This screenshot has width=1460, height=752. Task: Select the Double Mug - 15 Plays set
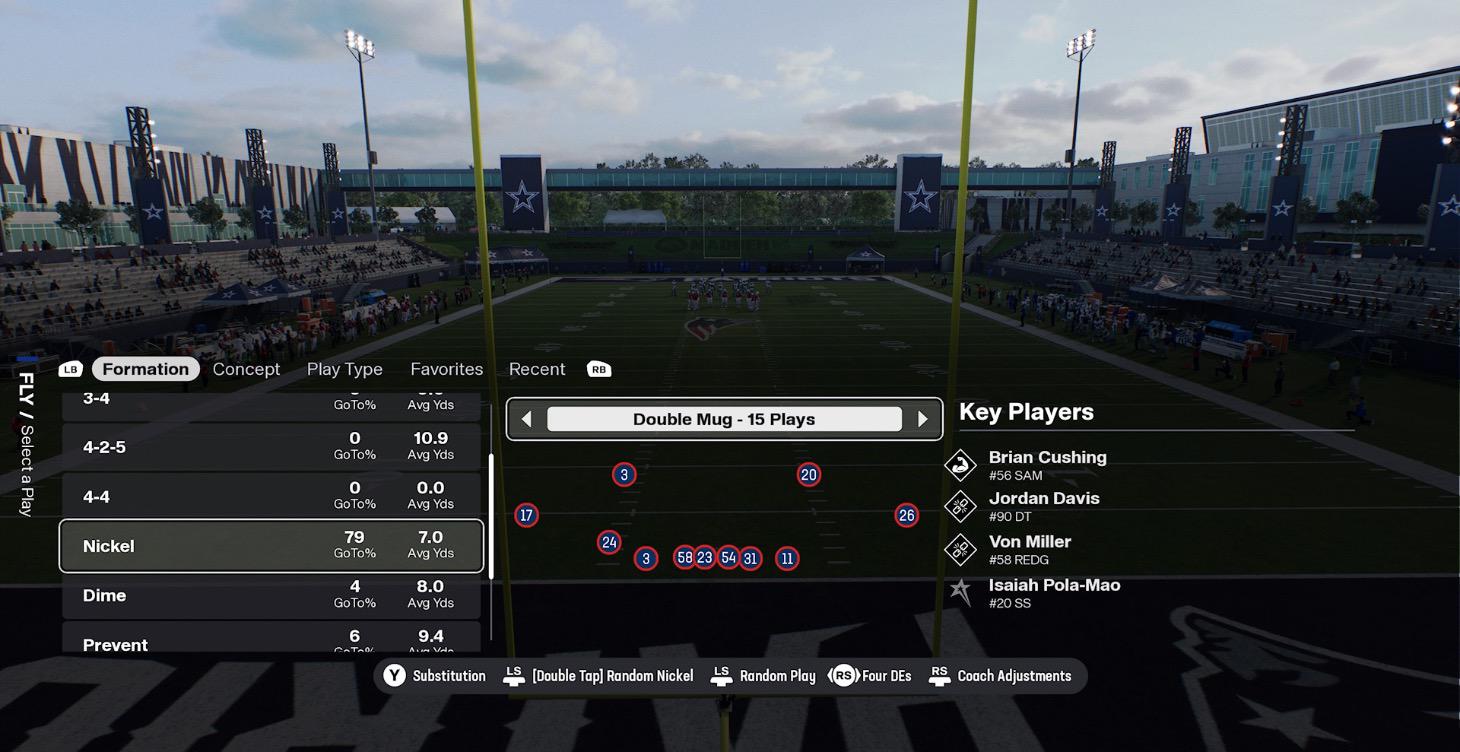(724, 420)
